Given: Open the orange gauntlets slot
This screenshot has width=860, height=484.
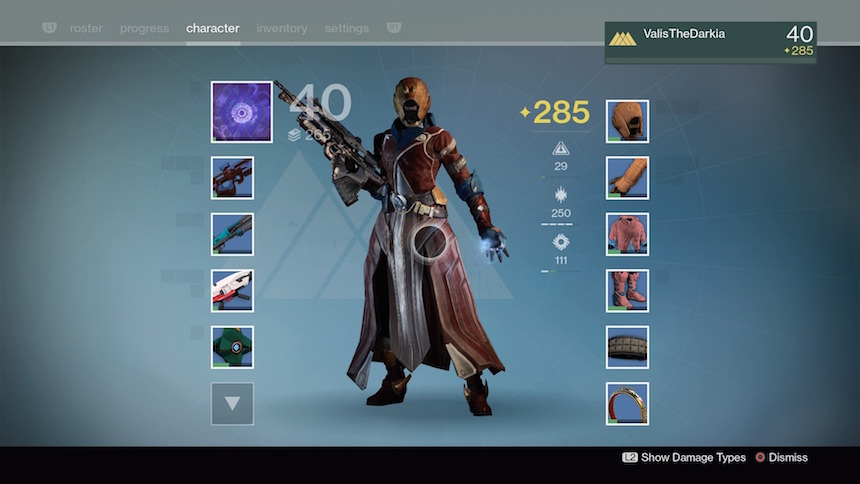Looking at the screenshot, I should 627,178.
